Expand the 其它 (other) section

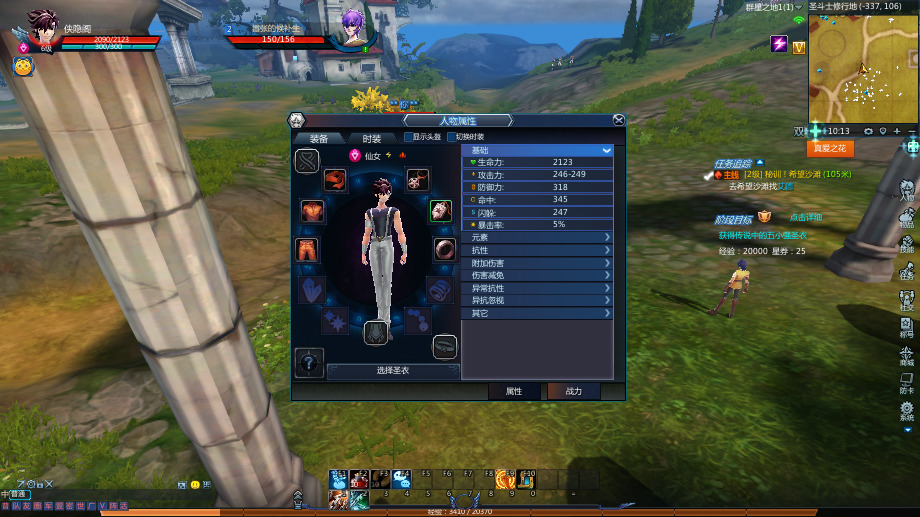click(538, 313)
